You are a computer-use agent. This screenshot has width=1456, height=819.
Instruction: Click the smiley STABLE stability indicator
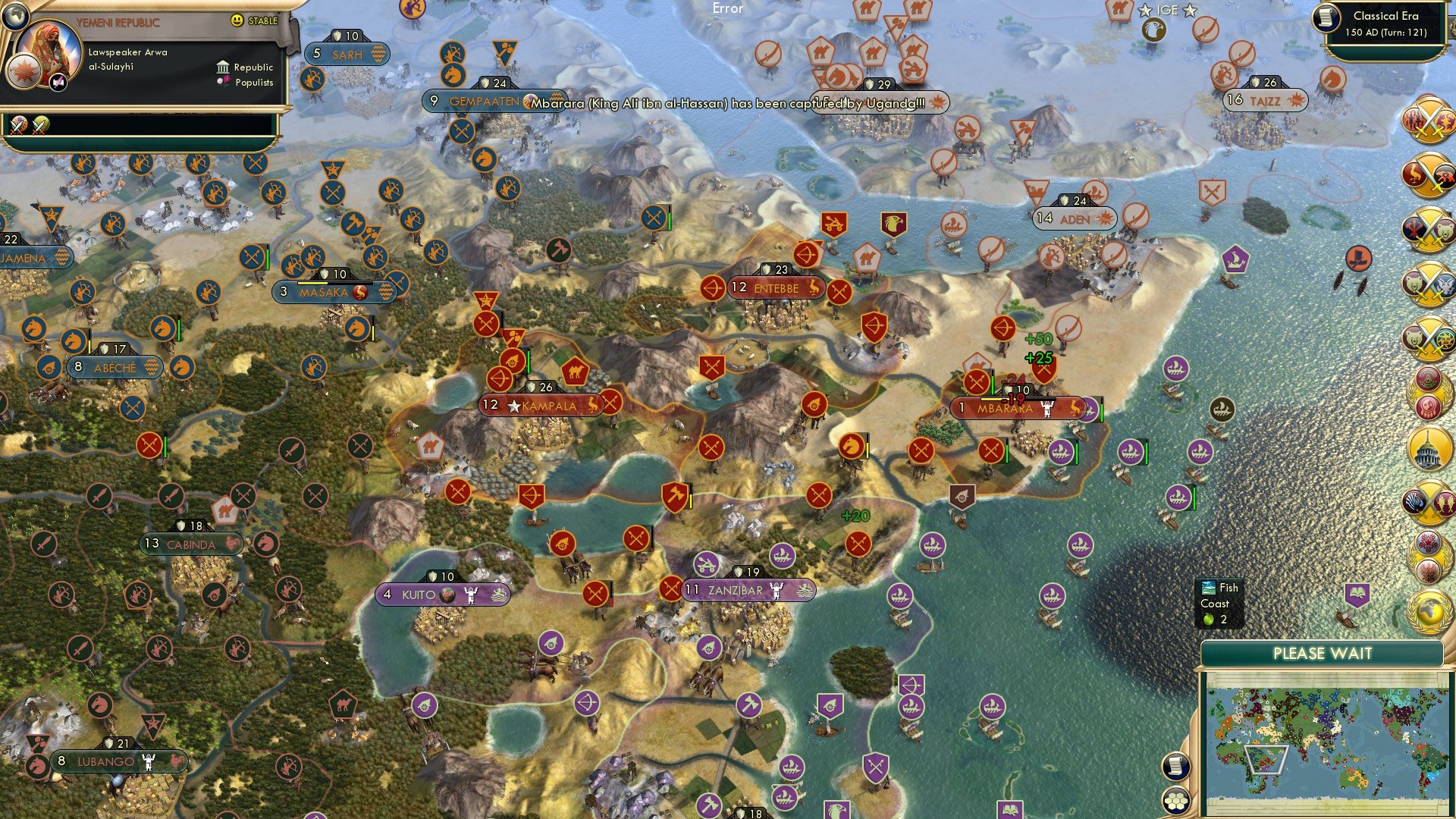pos(237,20)
